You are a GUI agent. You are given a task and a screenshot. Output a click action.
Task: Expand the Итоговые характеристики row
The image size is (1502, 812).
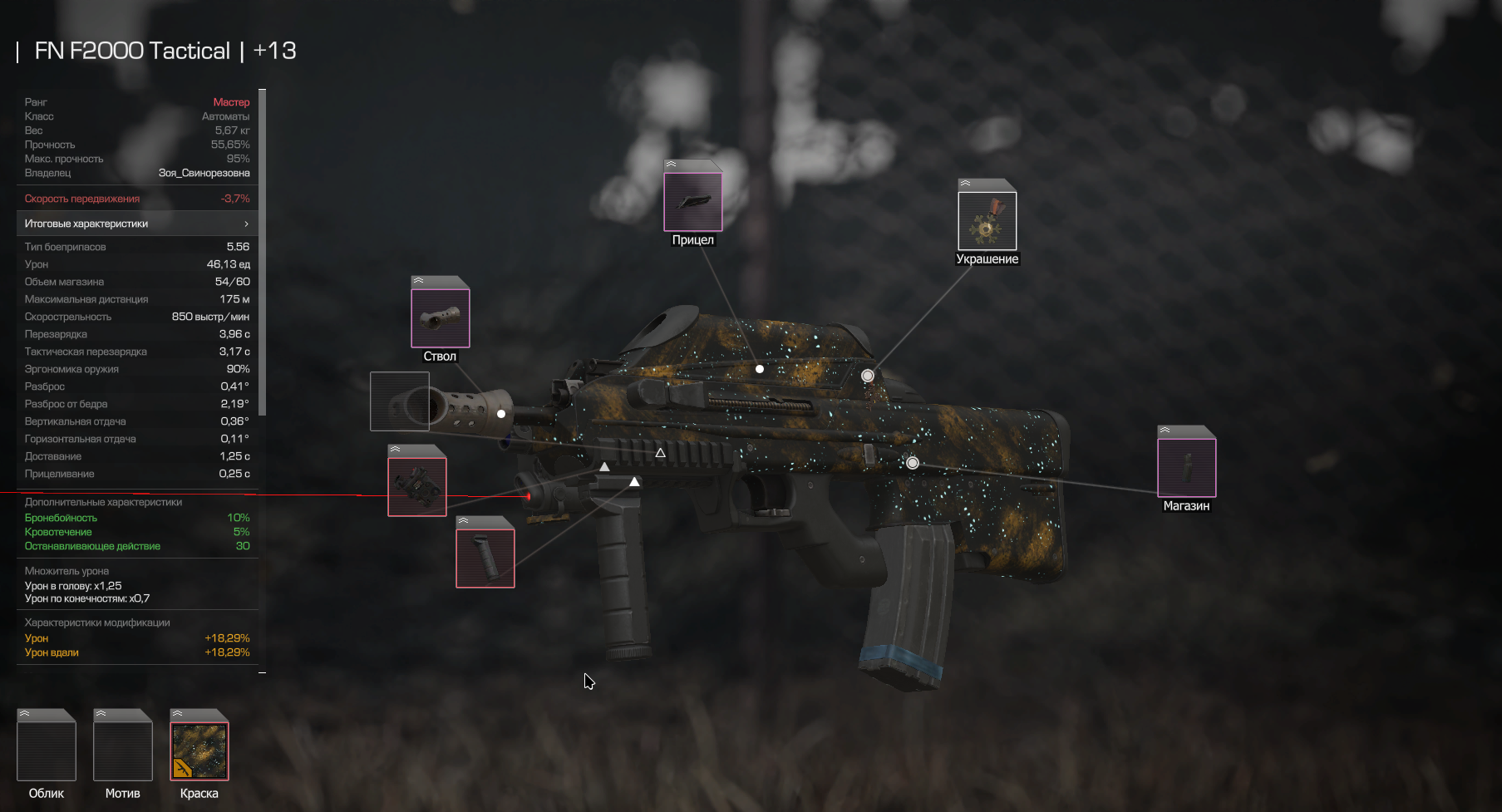coord(137,224)
